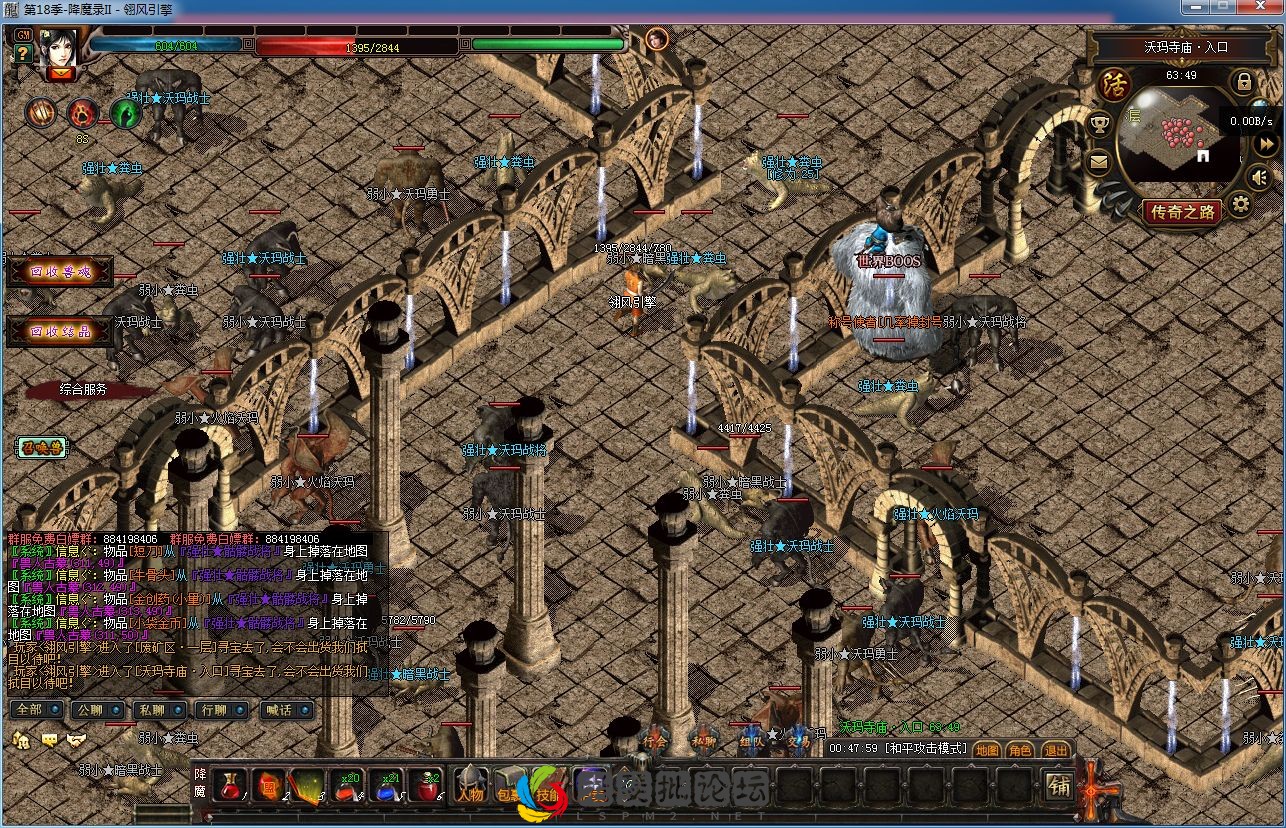Open the trophy ranking icon
Screen dimensions: 1286x828
point(1100,124)
